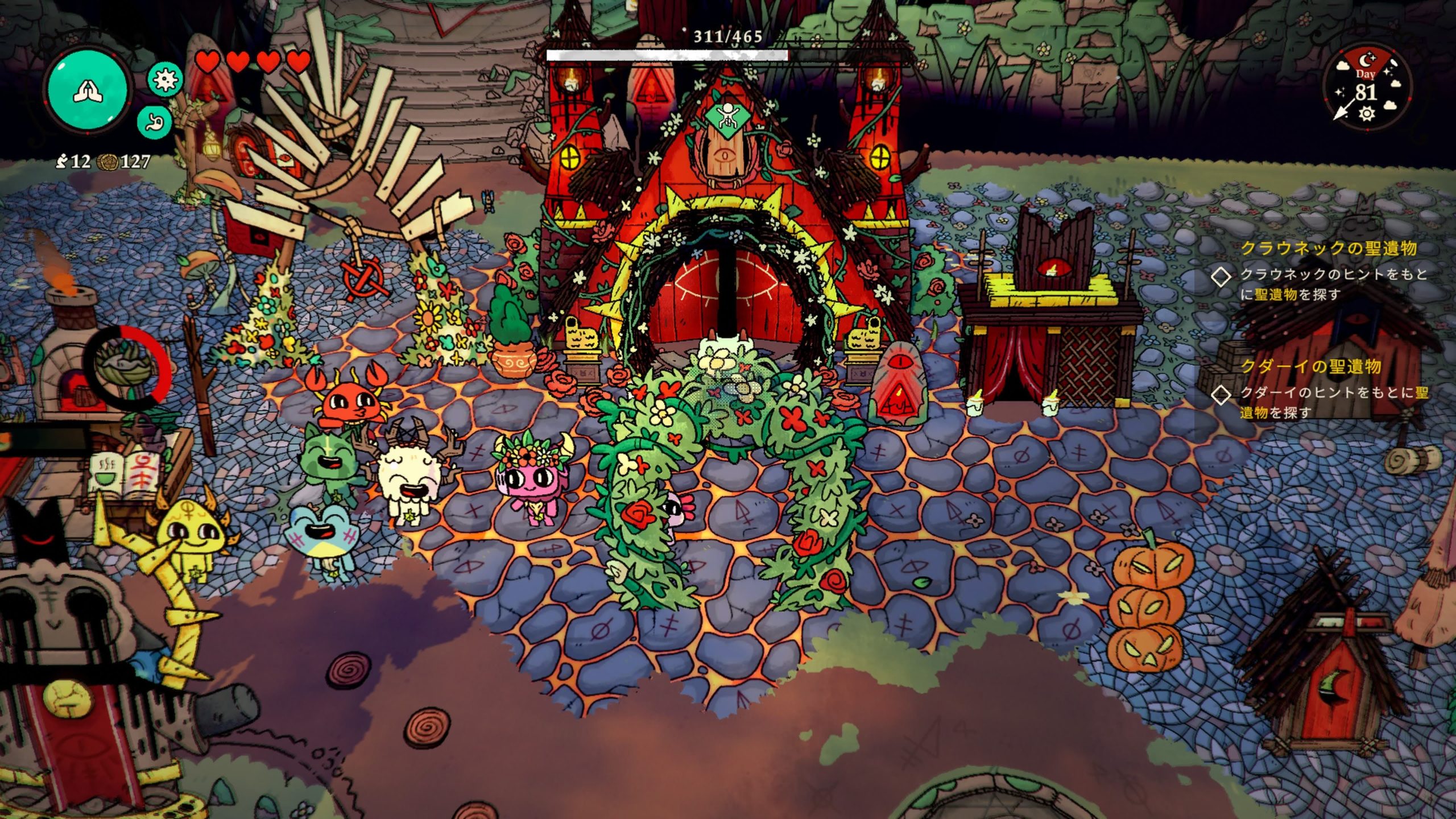Image resolution: width=1456 pixels, height=819 pixels.
Task: Click the green diamond marker above the temple
Action: pos(725,118)
